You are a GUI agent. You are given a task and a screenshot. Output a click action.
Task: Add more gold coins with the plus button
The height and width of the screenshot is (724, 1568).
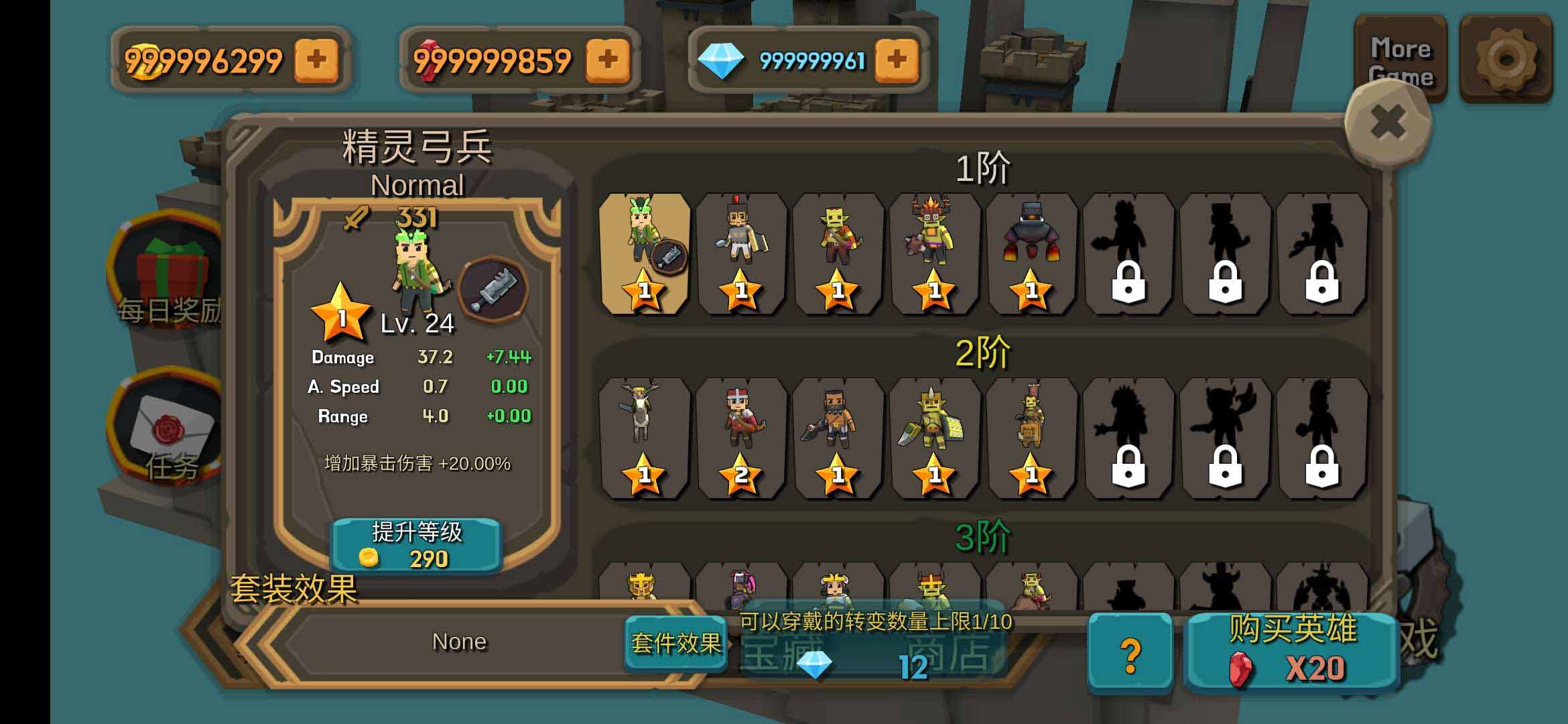coord(316,60)
